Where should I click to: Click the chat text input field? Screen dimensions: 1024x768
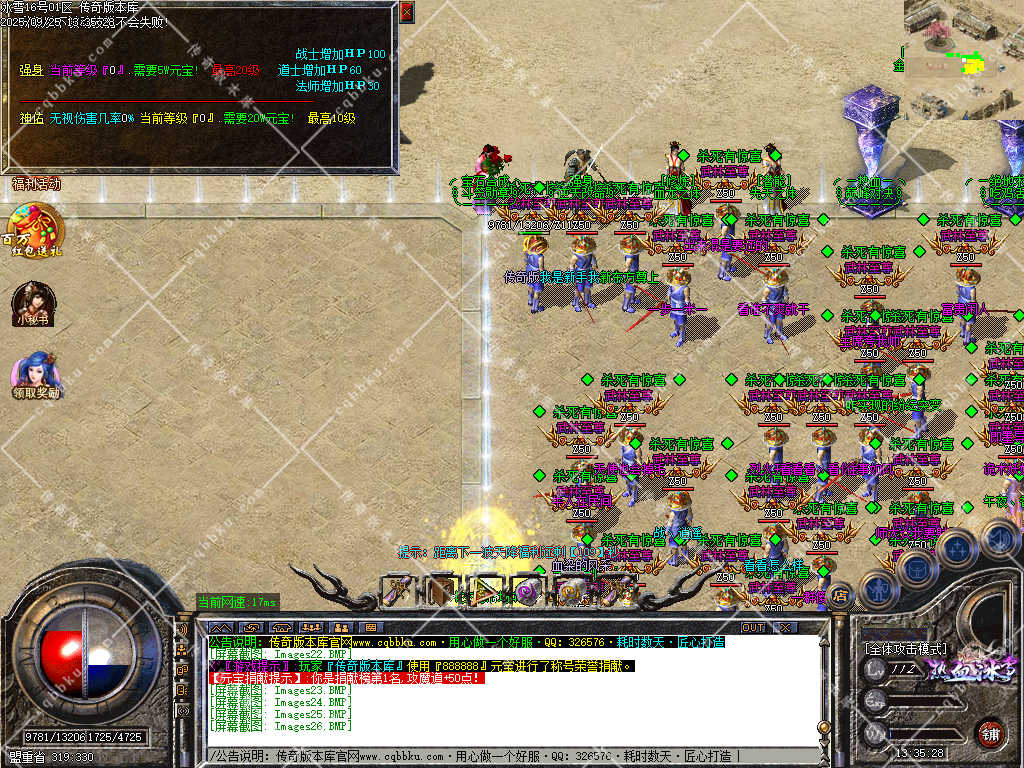(x=500, y=756)
